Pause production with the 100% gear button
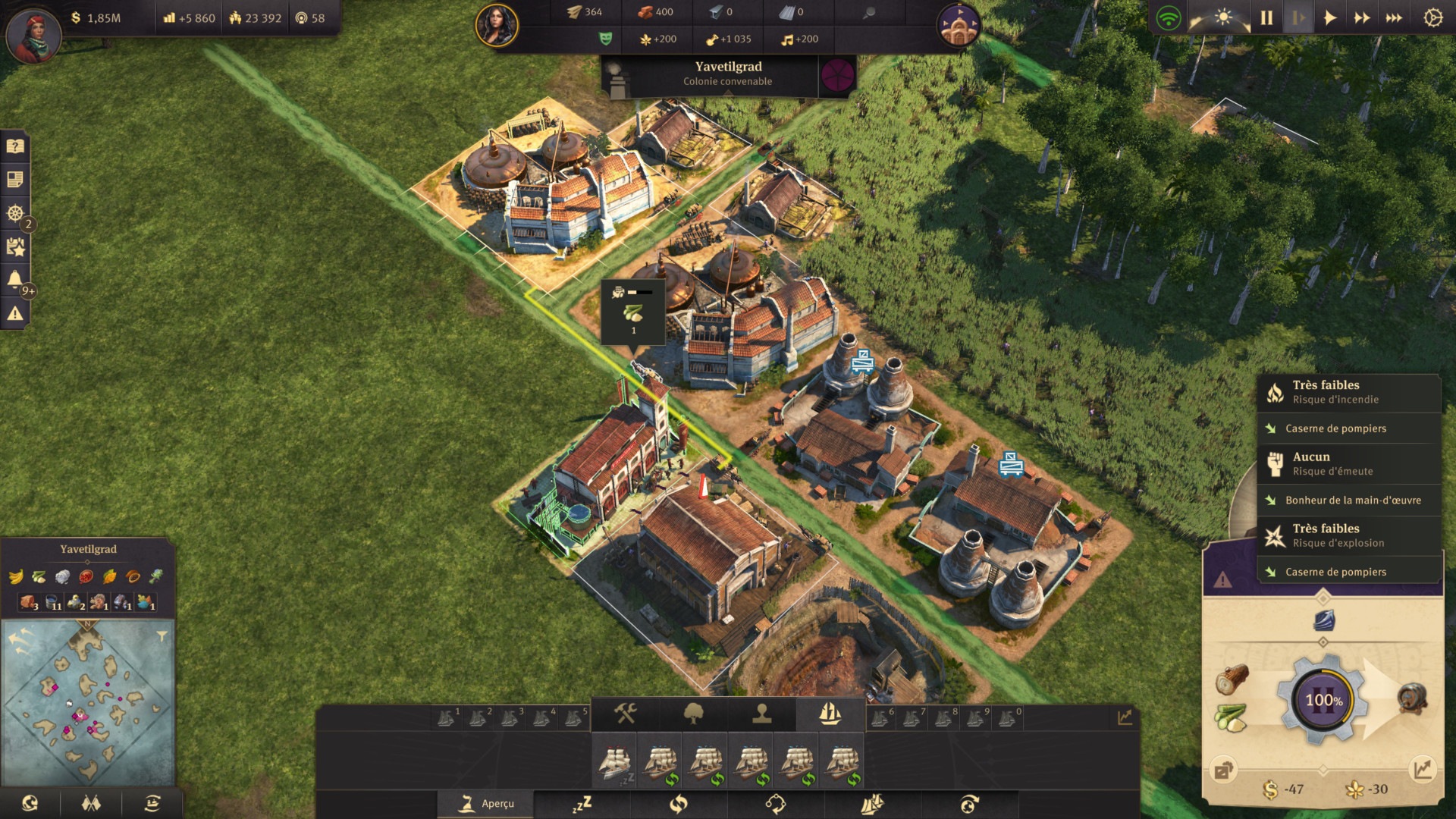1456x819 pixels. pyautogui.click(x=1323, y=700)
